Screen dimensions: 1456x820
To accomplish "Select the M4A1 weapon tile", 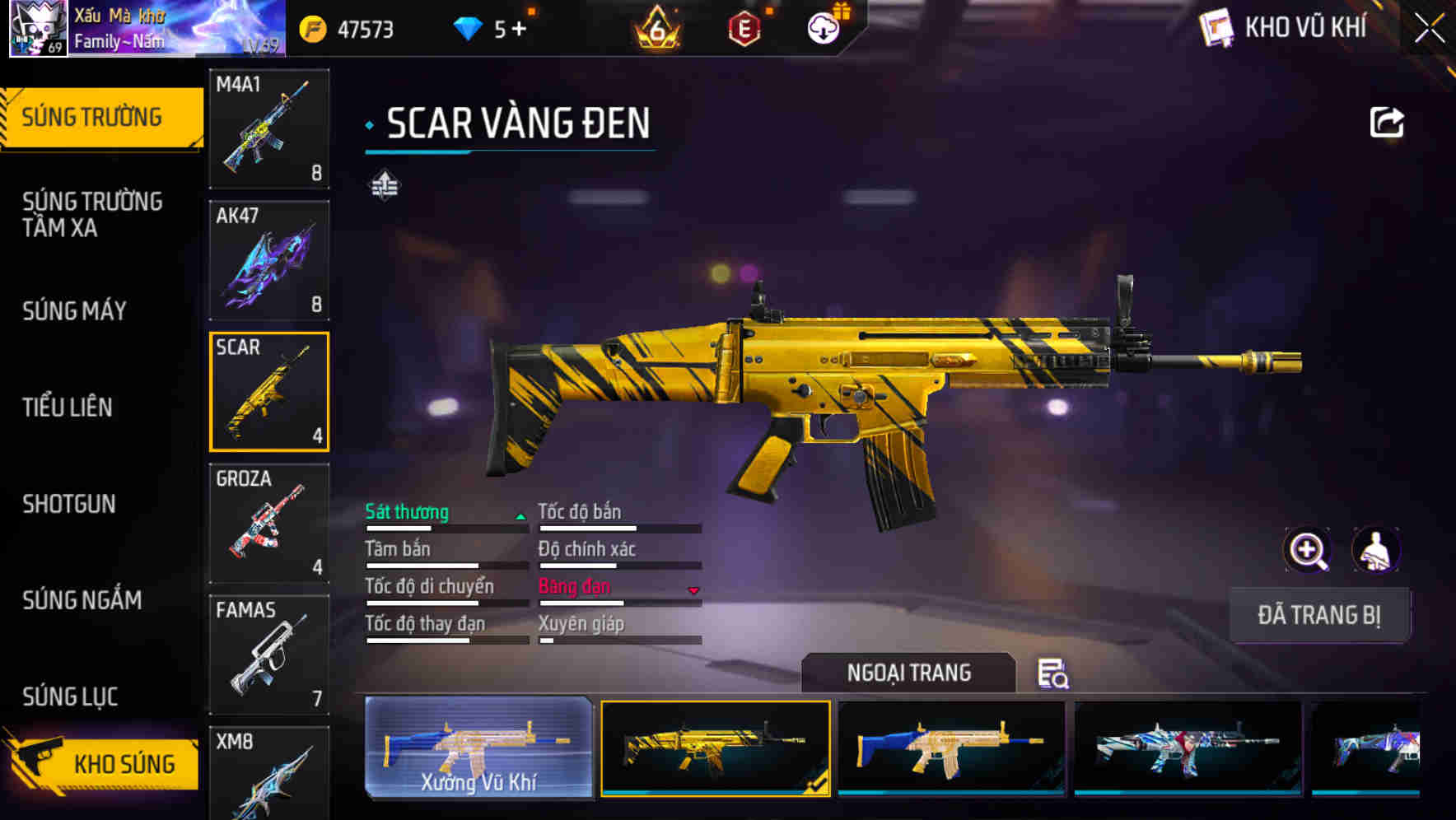I will click(269, 128).
